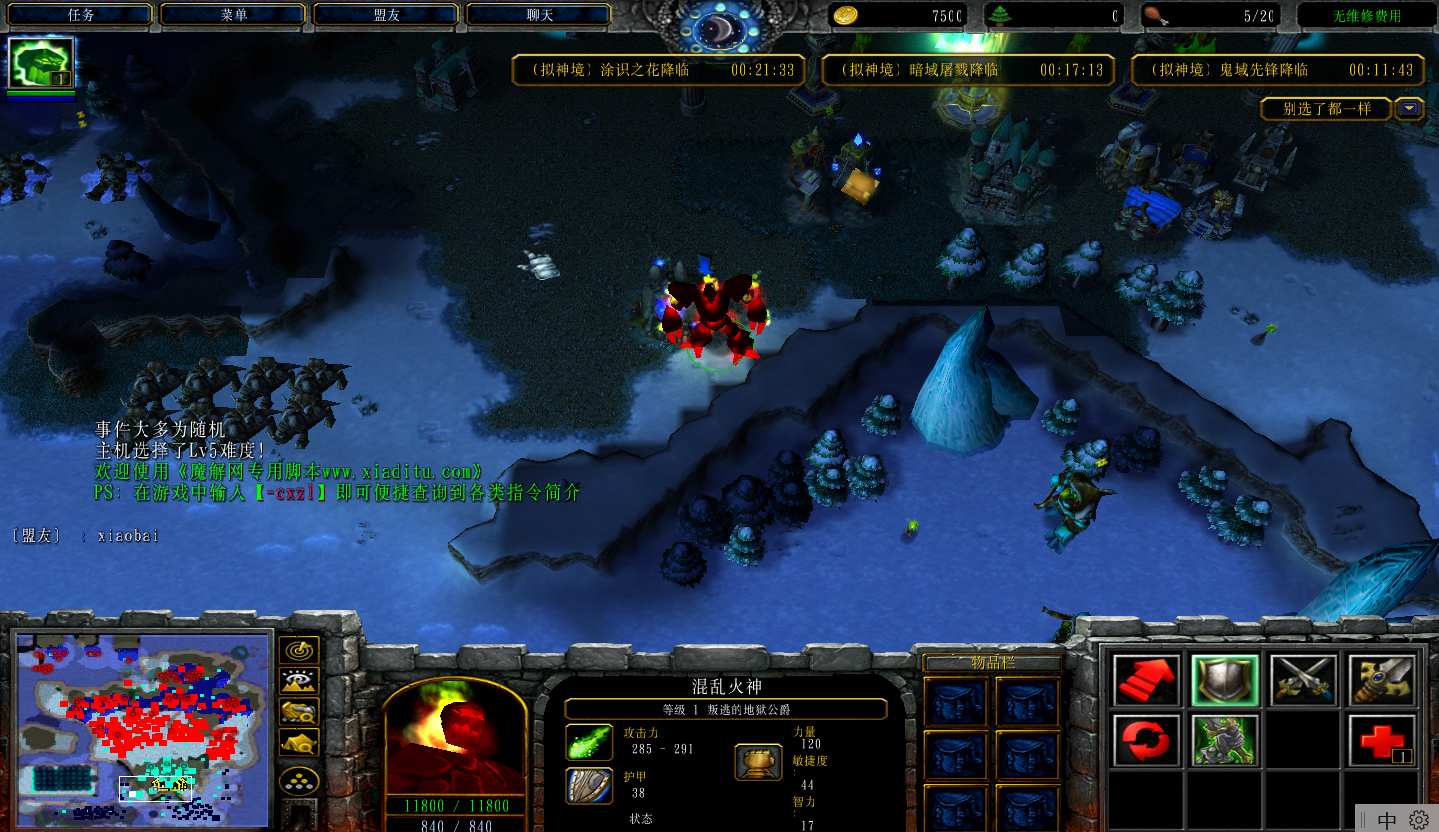Collapse the 别选了都一样 panel arrow
Image resolution: width=1439 pixels, height=832 pixels.
point(1410,109)
